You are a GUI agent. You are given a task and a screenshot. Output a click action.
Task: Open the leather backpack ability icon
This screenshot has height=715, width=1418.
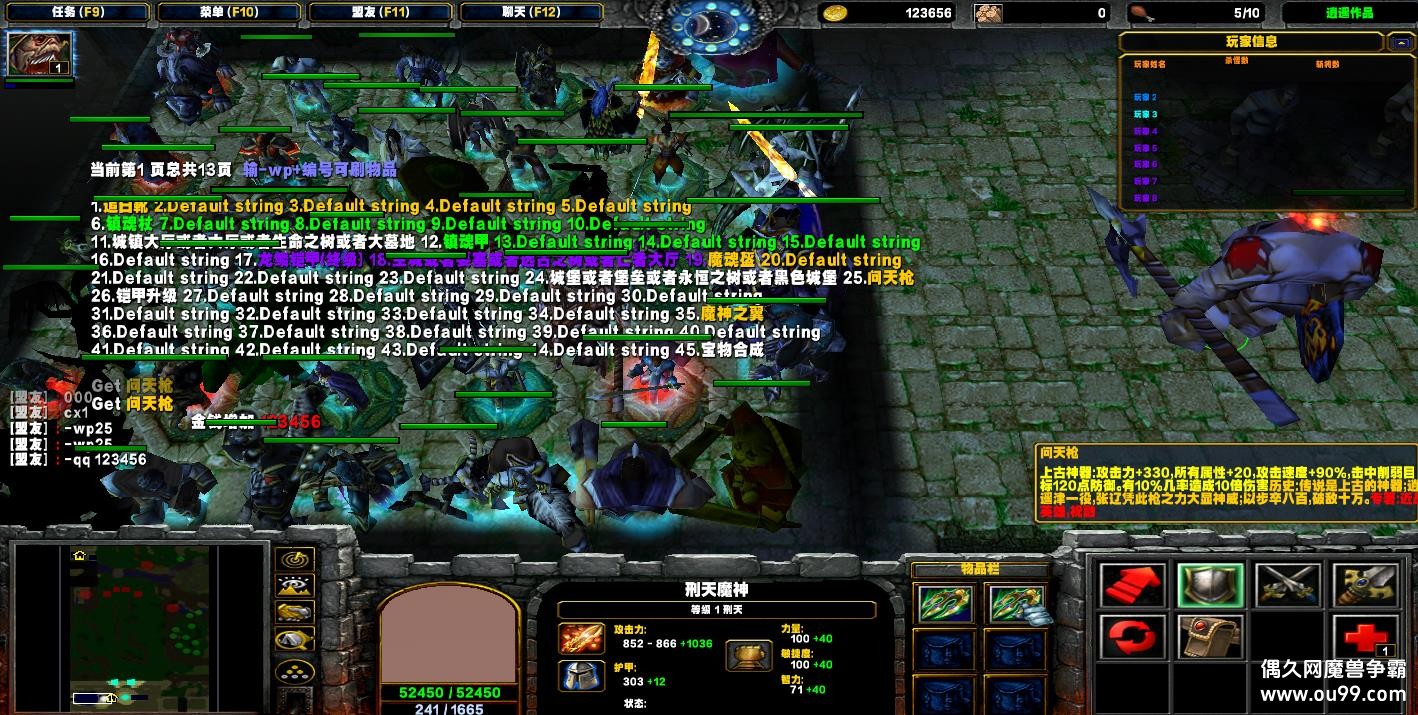click(x=1209, y=637)
